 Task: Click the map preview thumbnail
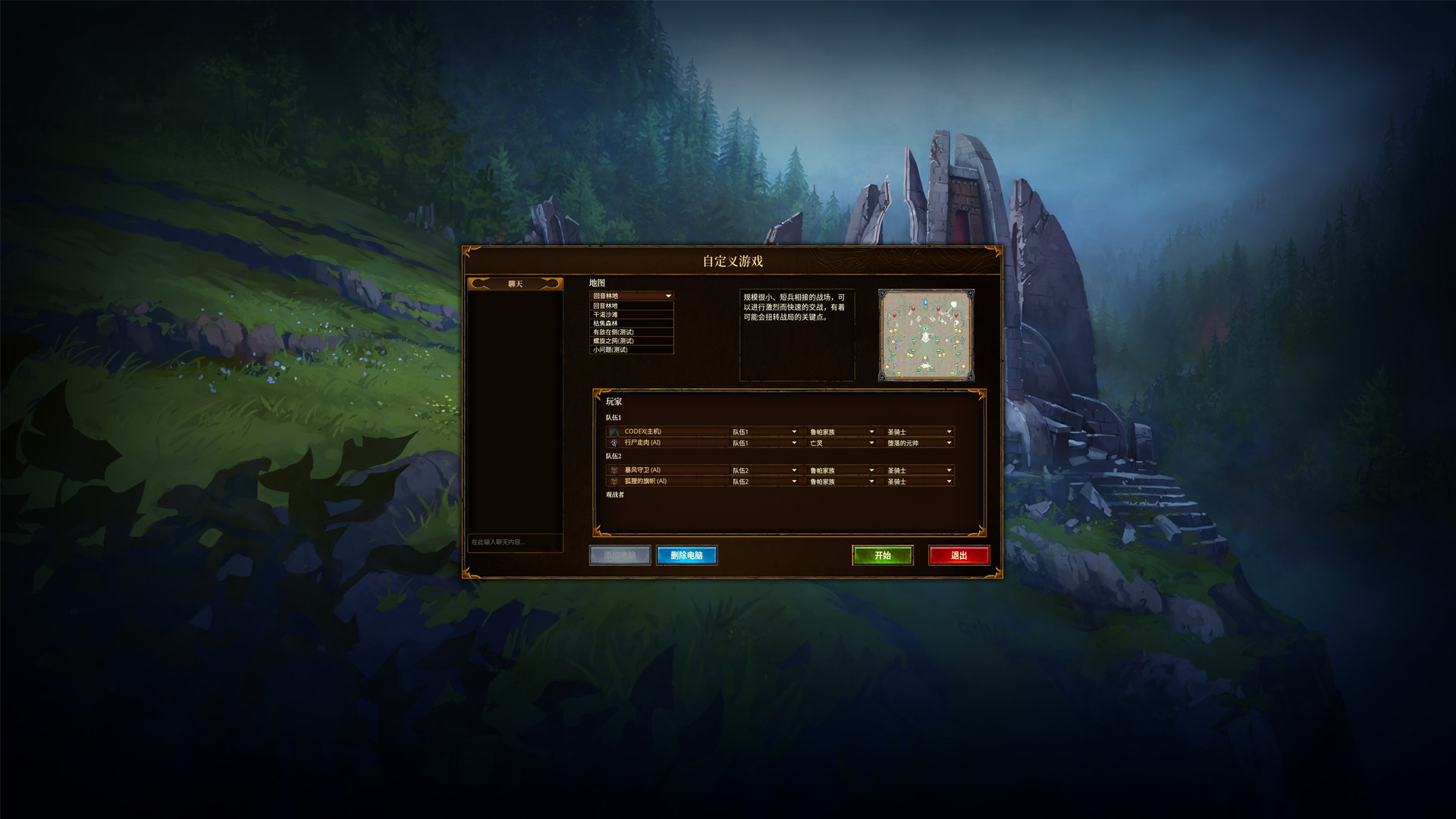pyautogui.click(x=926, y=334)
